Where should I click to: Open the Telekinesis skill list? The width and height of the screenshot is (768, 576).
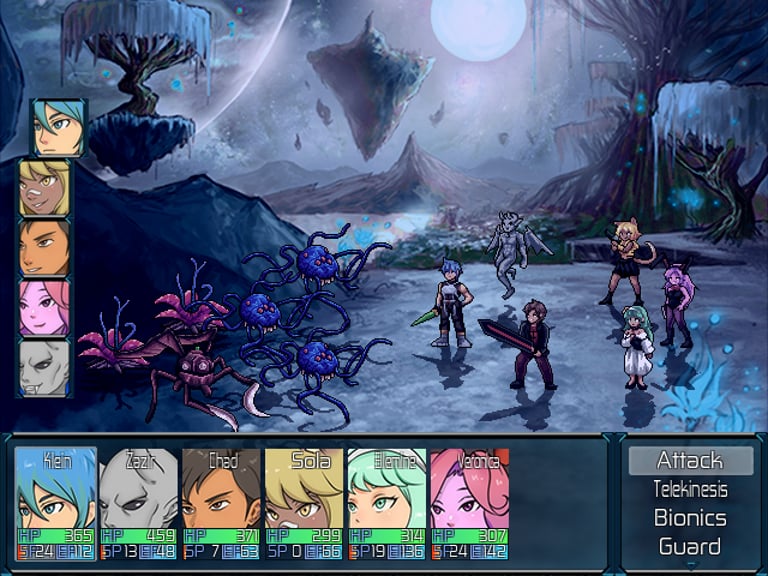click(690, 490)
